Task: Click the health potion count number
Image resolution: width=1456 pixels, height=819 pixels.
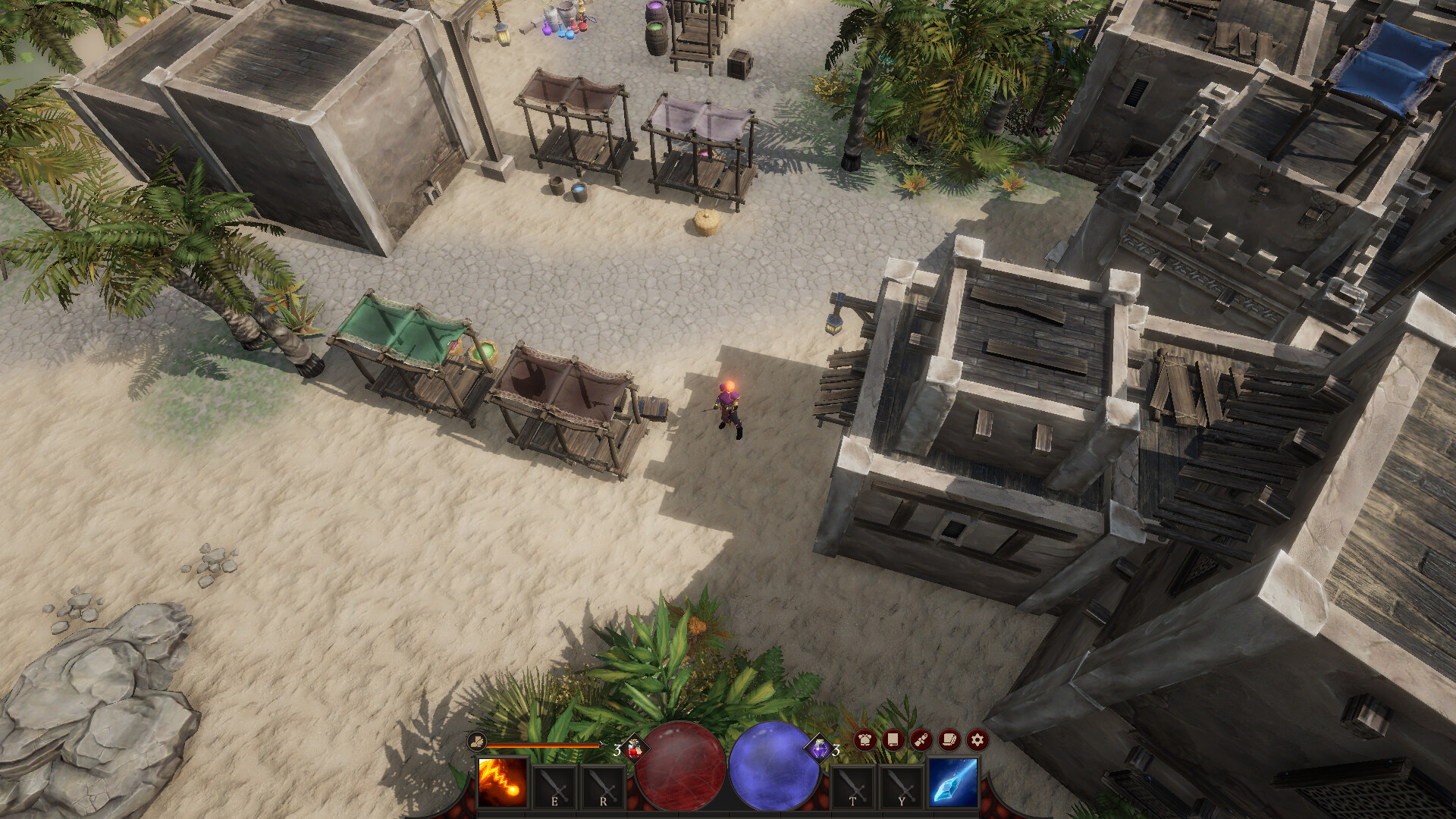Action: tap(617, 749)
